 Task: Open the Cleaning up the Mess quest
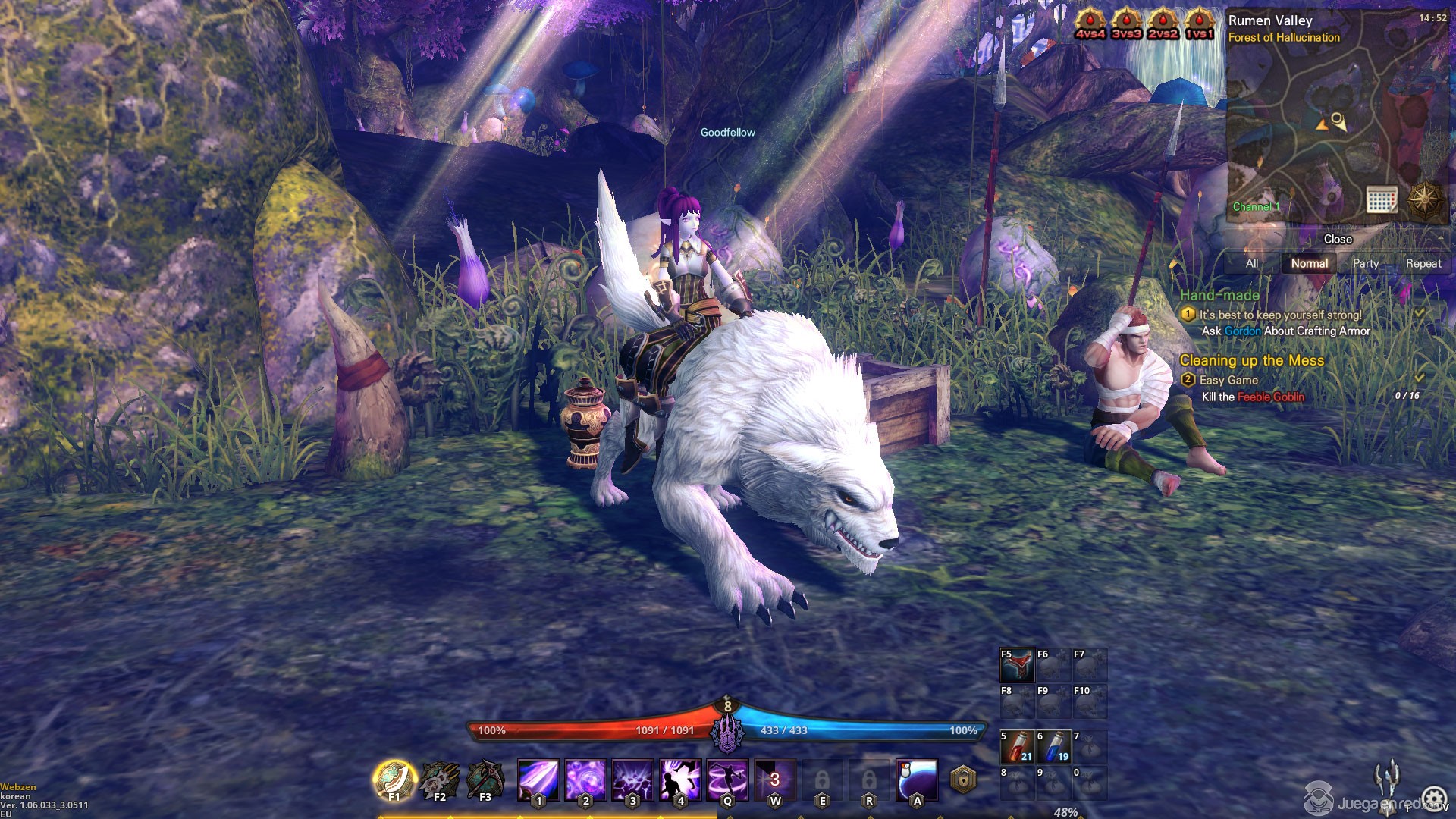[x=1251, y=361]
